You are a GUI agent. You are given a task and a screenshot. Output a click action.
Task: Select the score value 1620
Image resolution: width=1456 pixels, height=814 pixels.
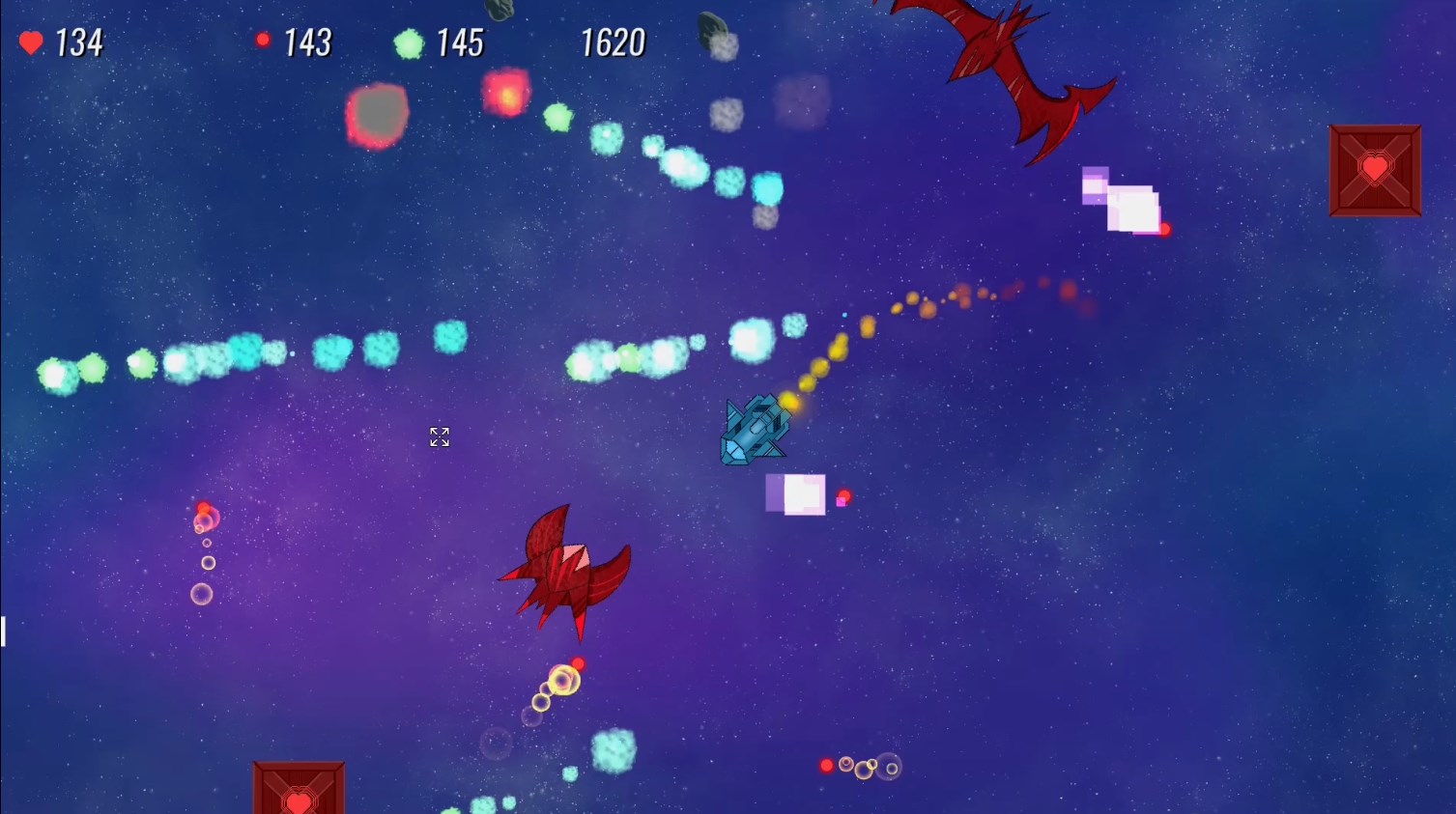click(614, 42)
